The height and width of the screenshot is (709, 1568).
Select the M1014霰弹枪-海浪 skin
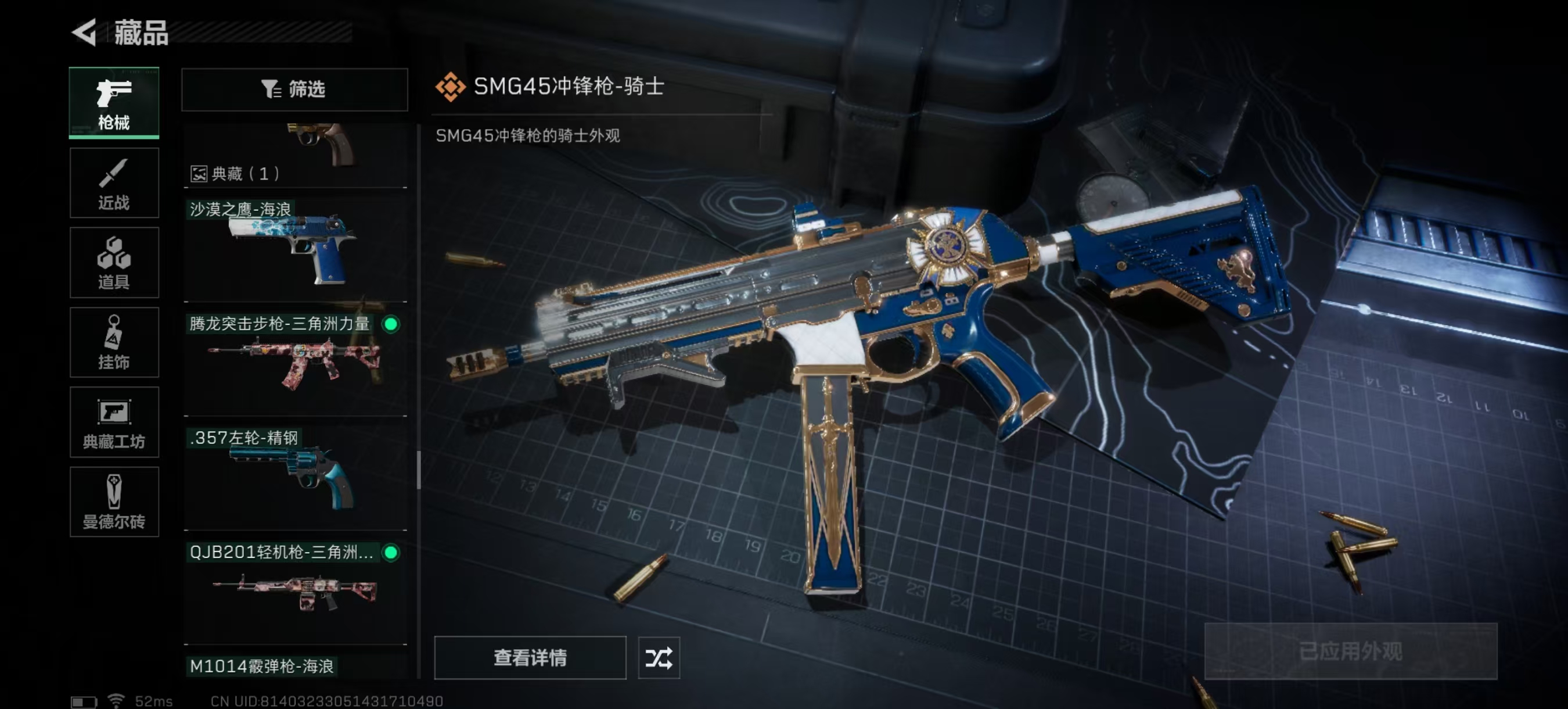[295, 666]
